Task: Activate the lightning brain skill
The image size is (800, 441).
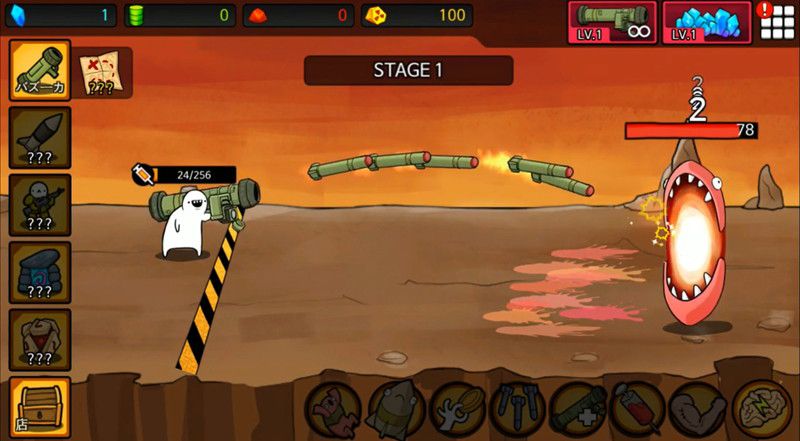Action: pyautogui.click(x=762, y=410)
